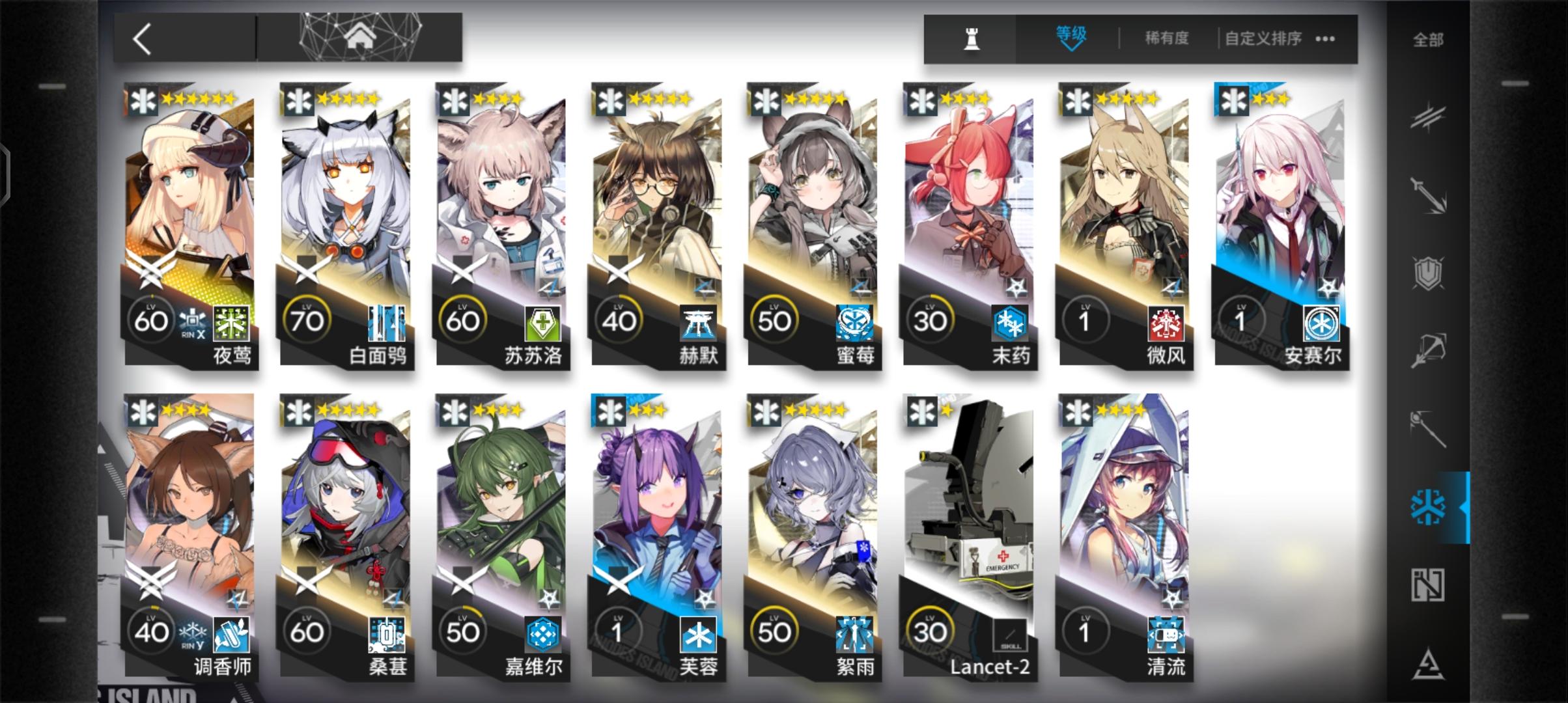Select the operator 夜莺's portrait

click(x=187, y=195)
